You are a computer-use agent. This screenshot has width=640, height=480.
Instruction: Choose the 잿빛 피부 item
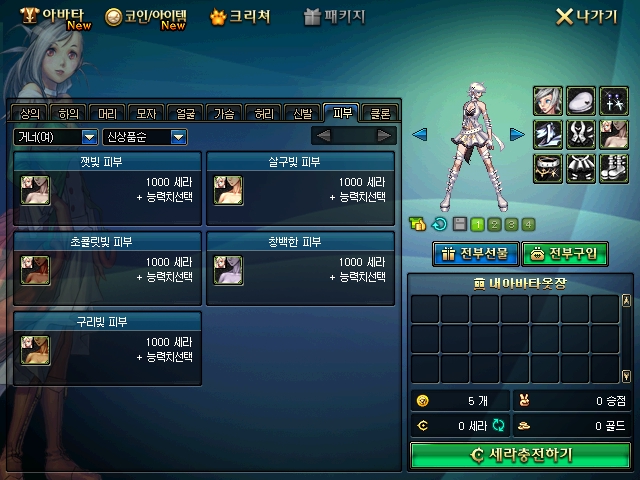click(x=108, y=187)
